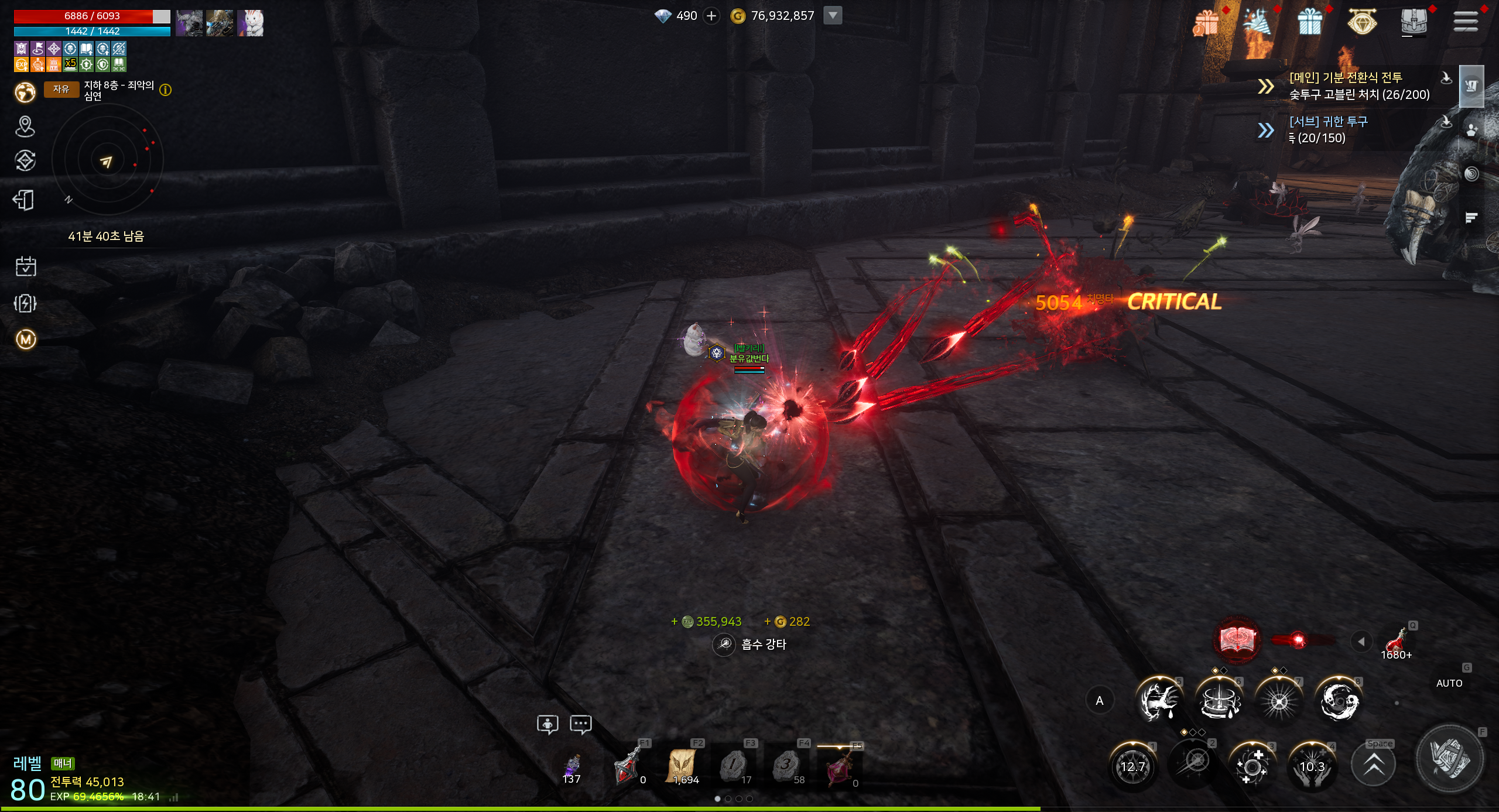Select the sub quest rare helmet tracker
The height and width of the screenshot is (812, 1499).
pos(1328,129)
